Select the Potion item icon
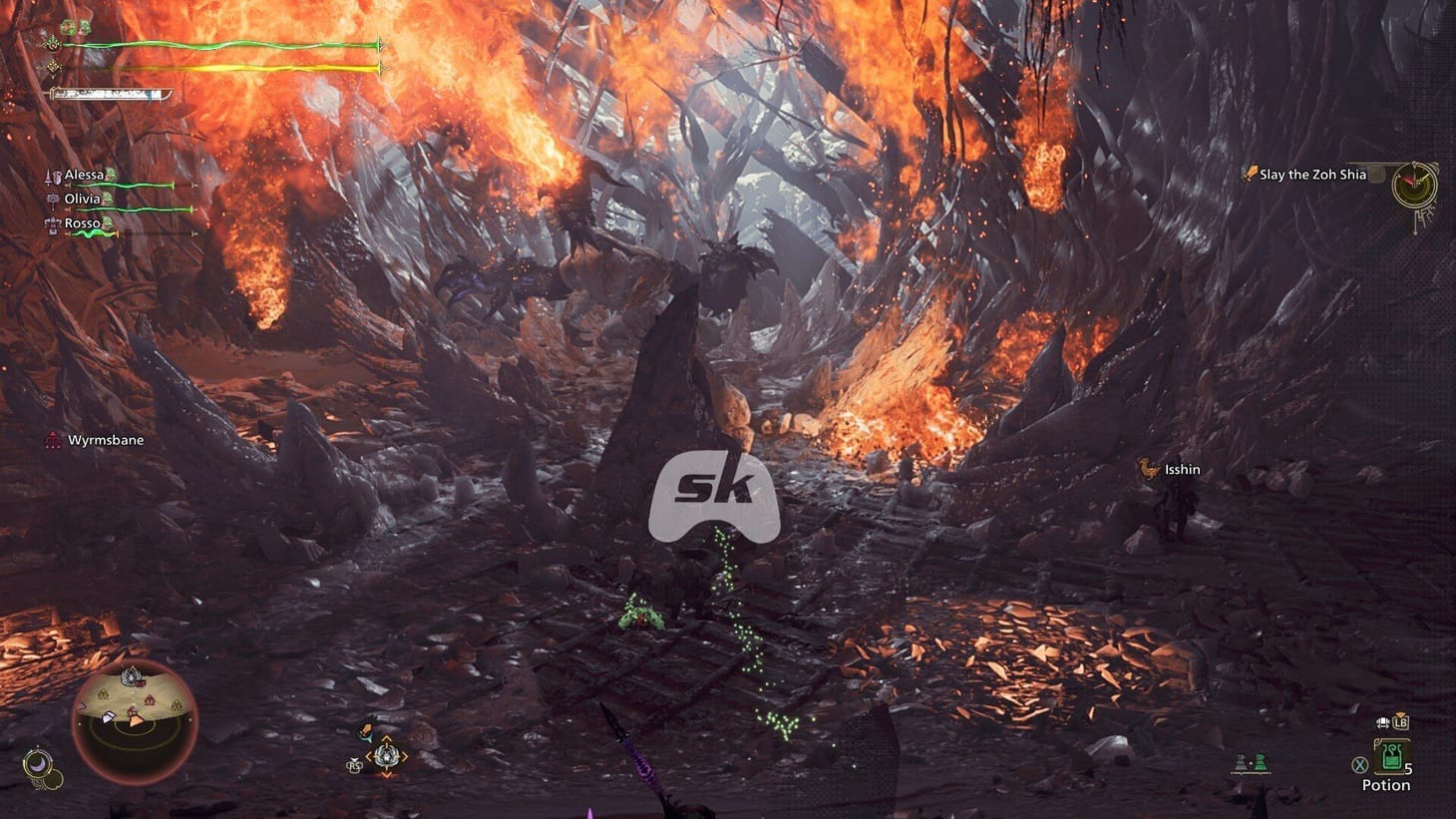1456x819 pixels. [1392, 755]
